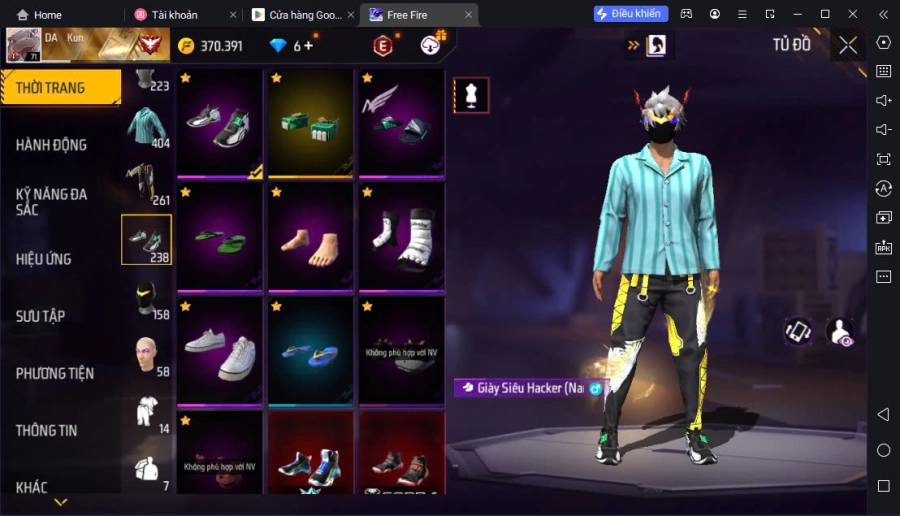This screenshot has height=516, width=900.
Task: Switch to the Phương Tiện tab
Action: click(55, 373)
